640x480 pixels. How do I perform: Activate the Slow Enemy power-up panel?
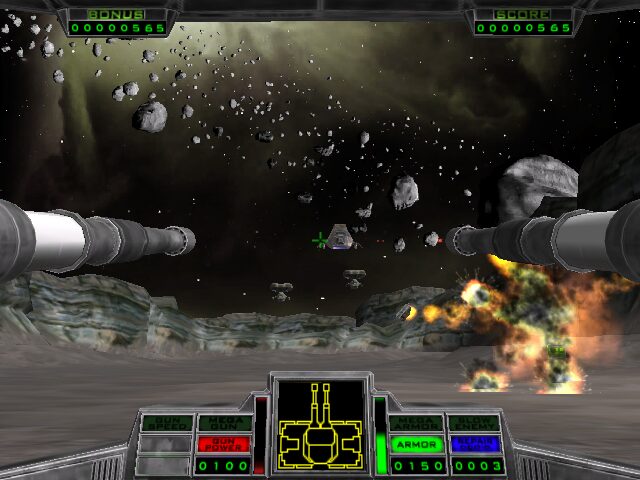click(x=473, y=423)
